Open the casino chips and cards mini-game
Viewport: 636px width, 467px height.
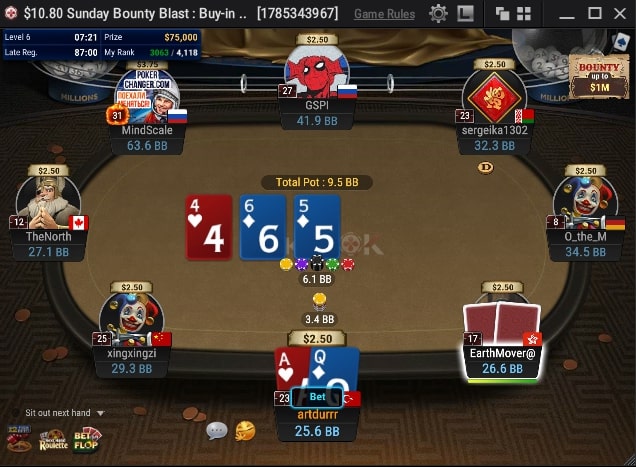[x=19, y=438]
